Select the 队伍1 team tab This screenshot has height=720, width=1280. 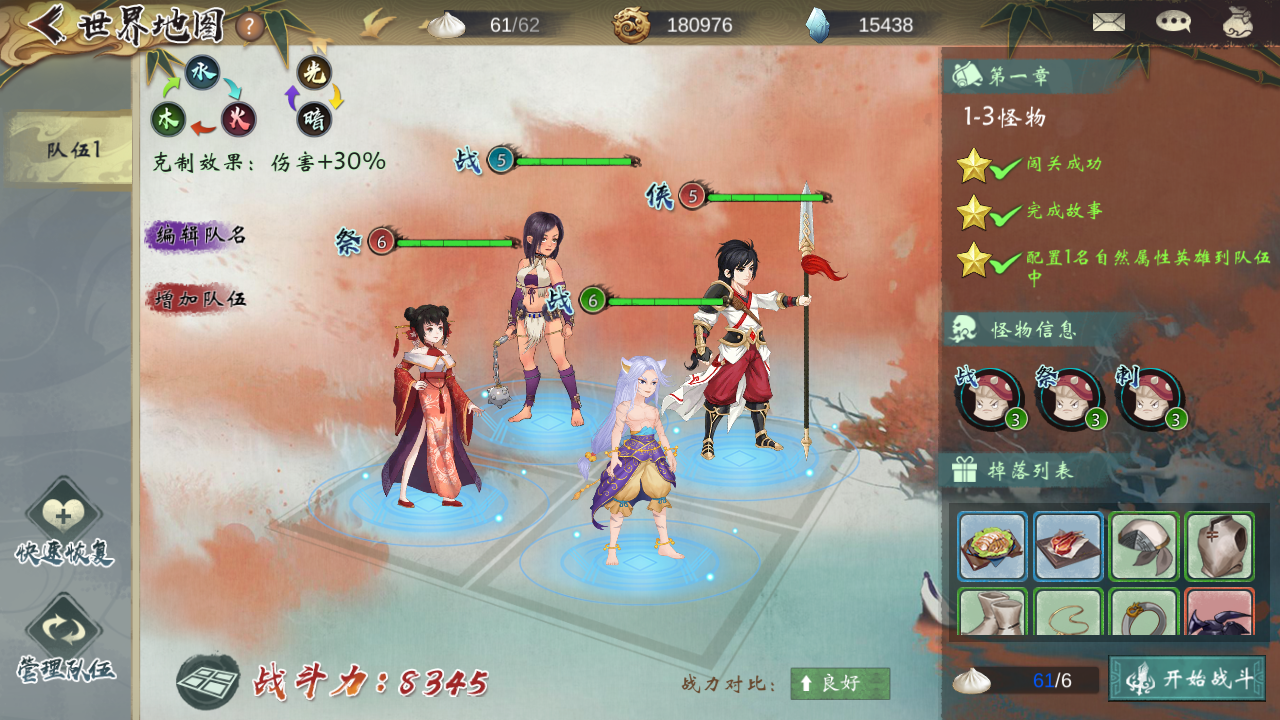pos(72,150)
